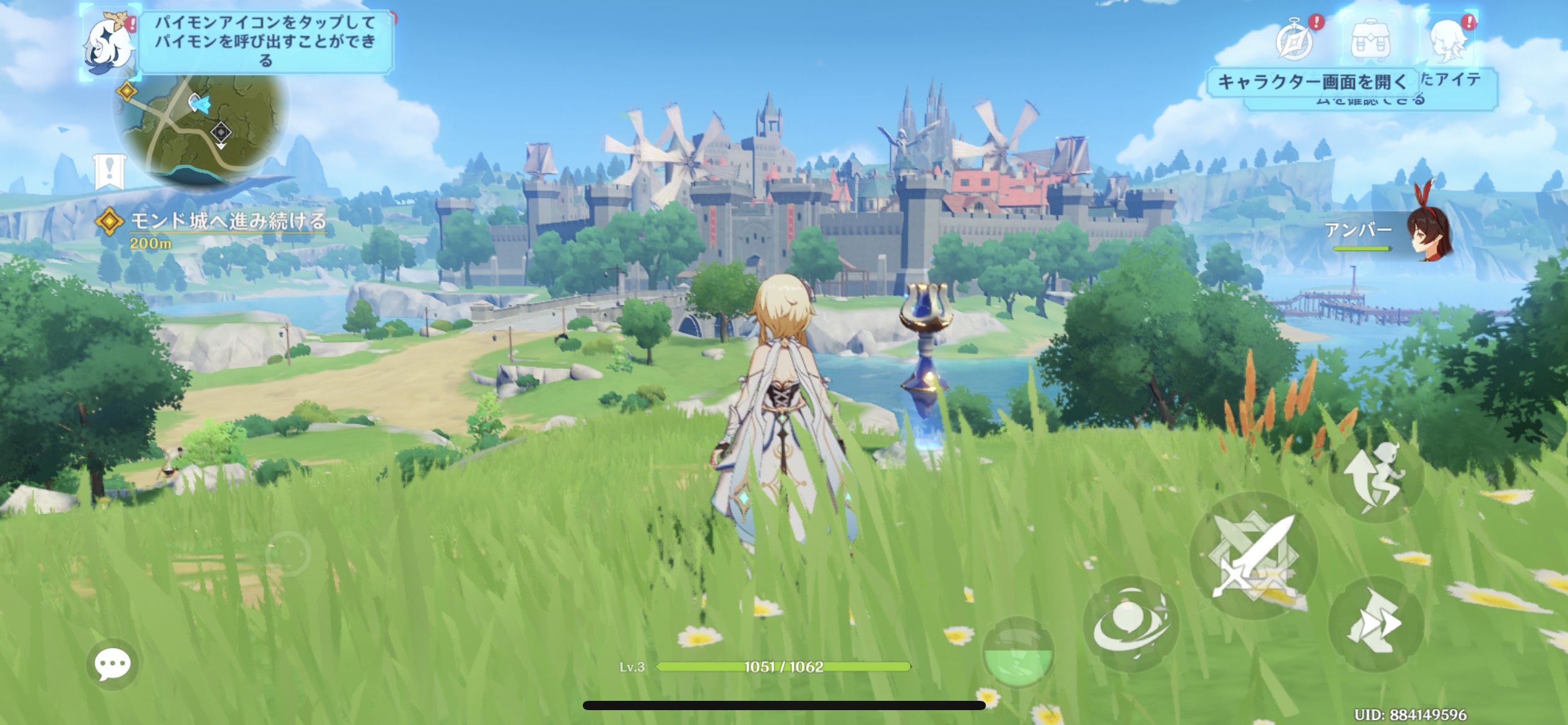Tap the sword attack button
Image resolution: width=1568 pixels, height=725 pixels.
coord(1253,555)
